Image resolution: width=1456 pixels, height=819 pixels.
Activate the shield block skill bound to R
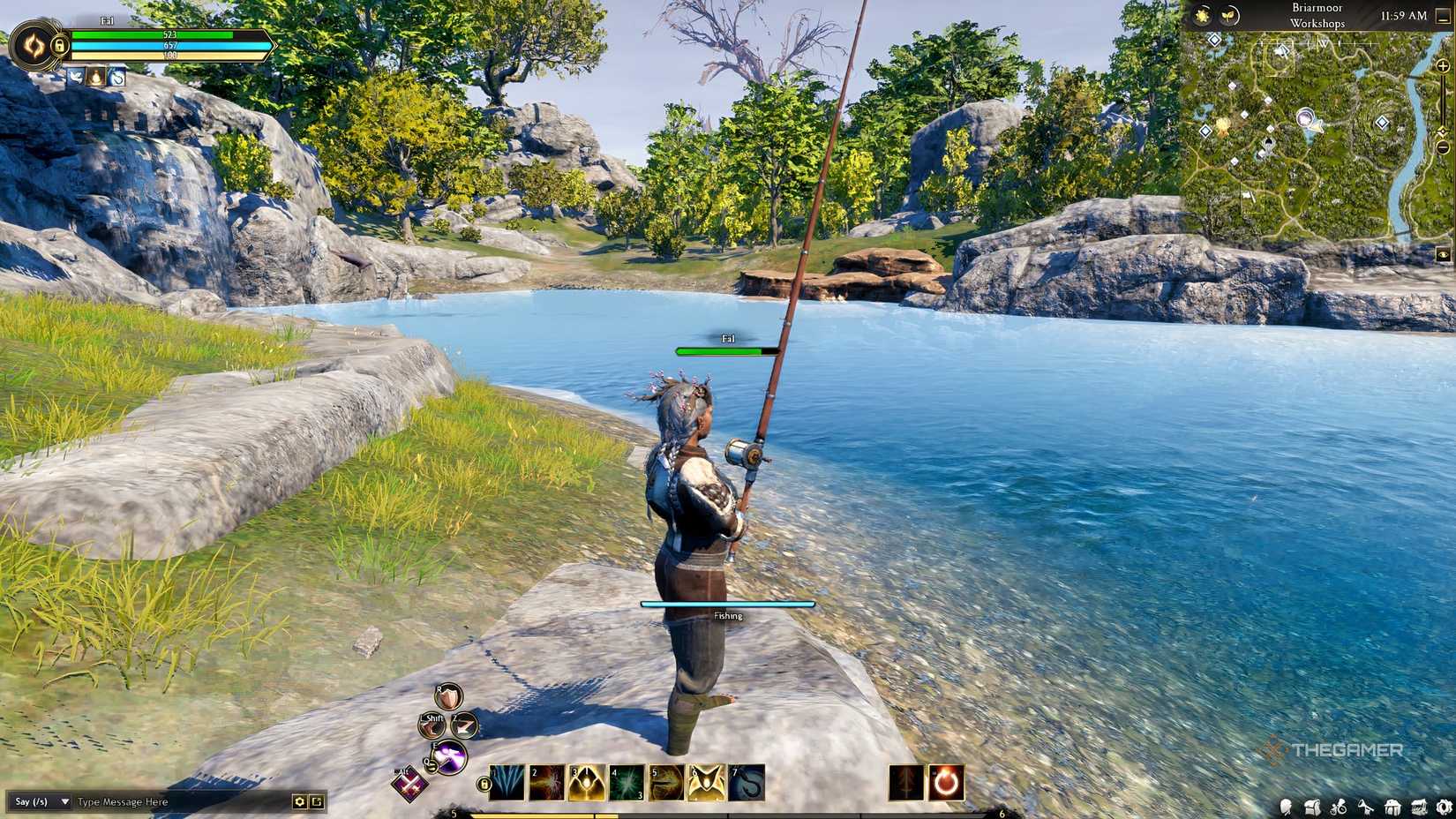(x=447, y=698)
